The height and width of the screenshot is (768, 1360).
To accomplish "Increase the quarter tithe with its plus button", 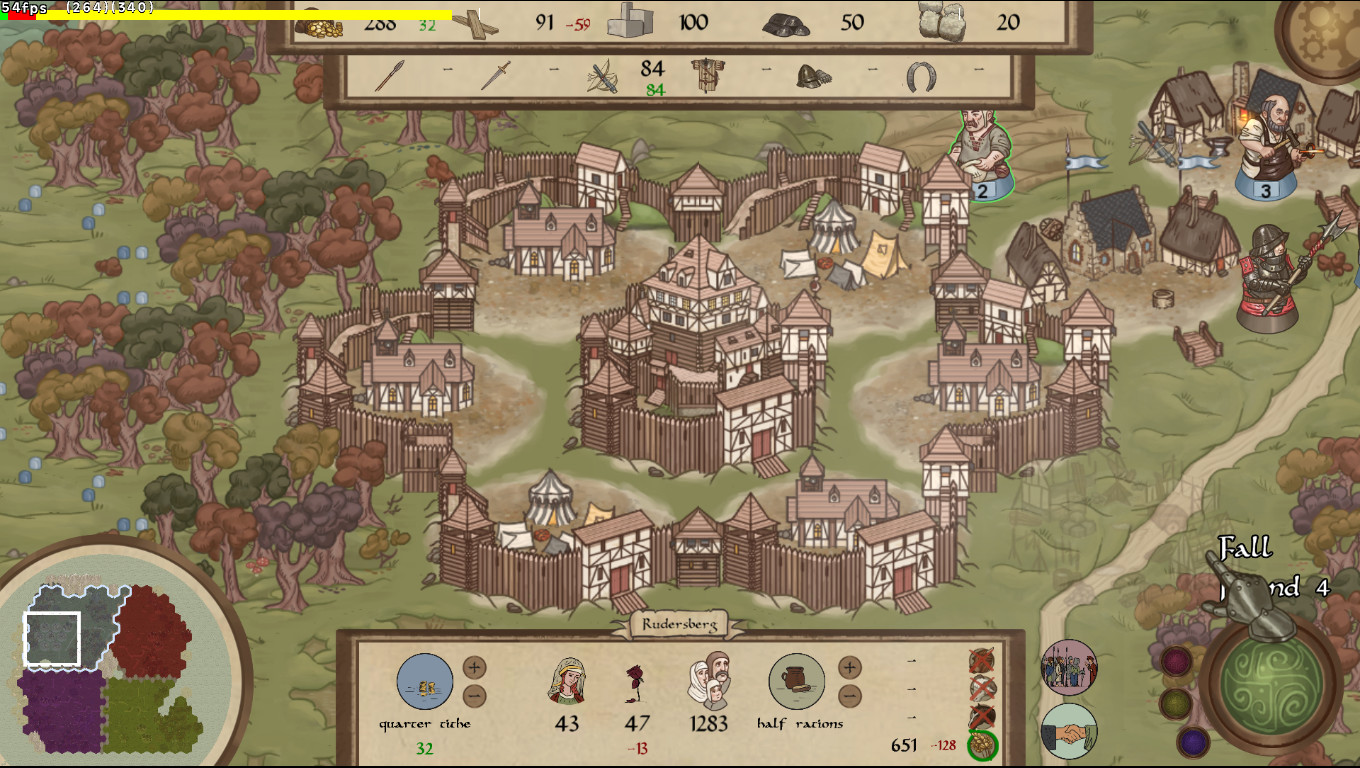I will click(474, 668).
